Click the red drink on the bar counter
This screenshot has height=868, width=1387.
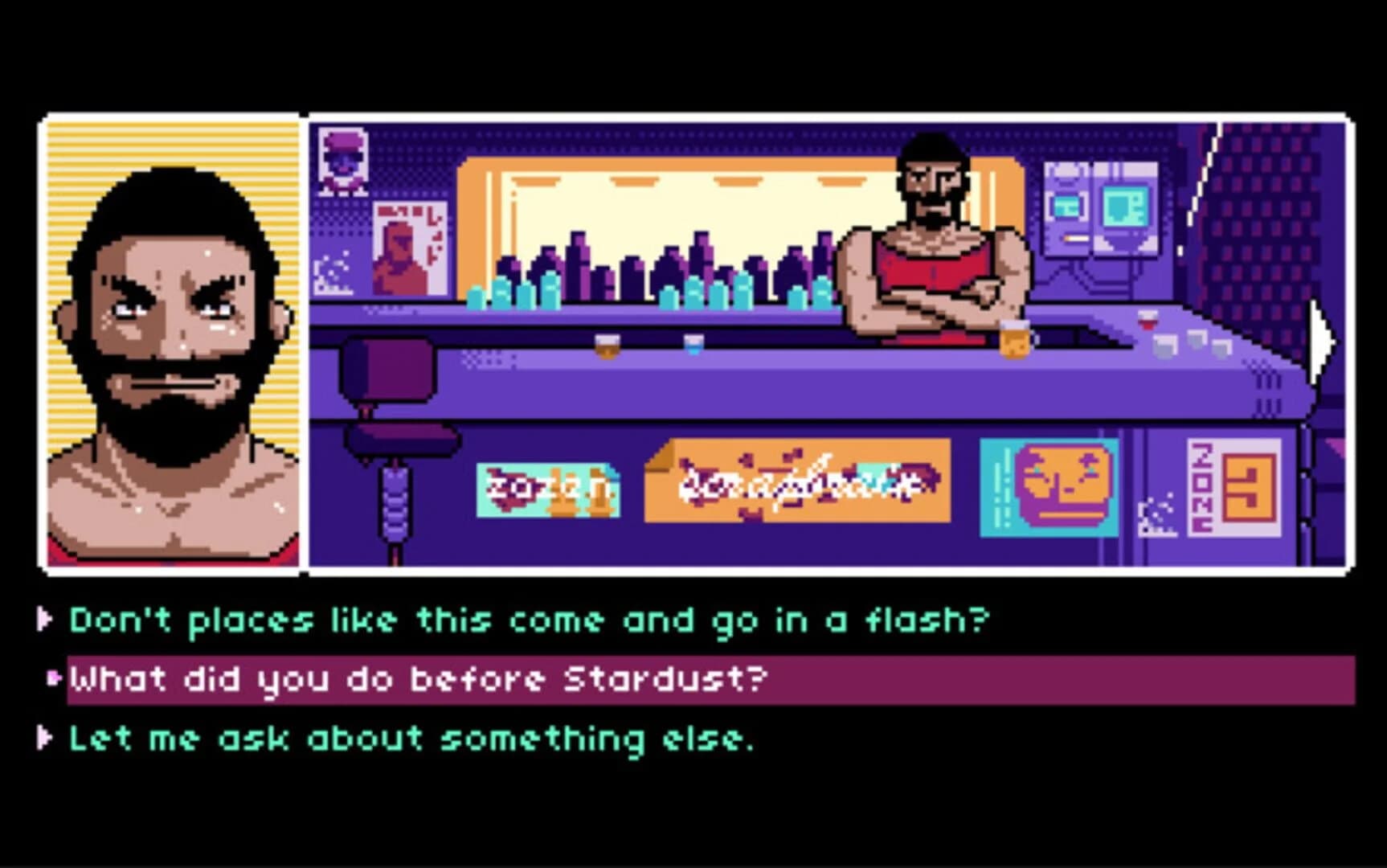click(x=1148, y=321)
